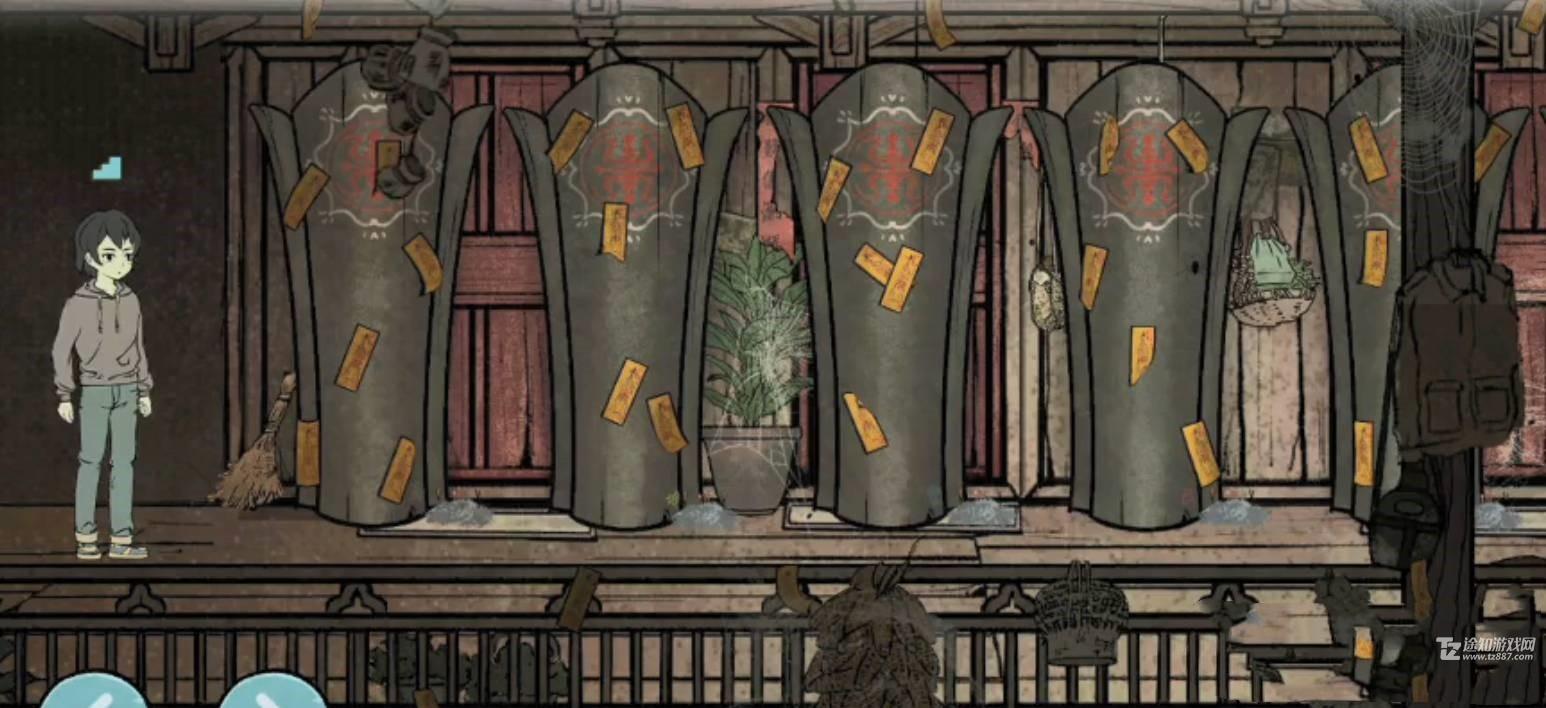Tap the left arrow movement button
The image size is (1546, 708).
(93, 693)
